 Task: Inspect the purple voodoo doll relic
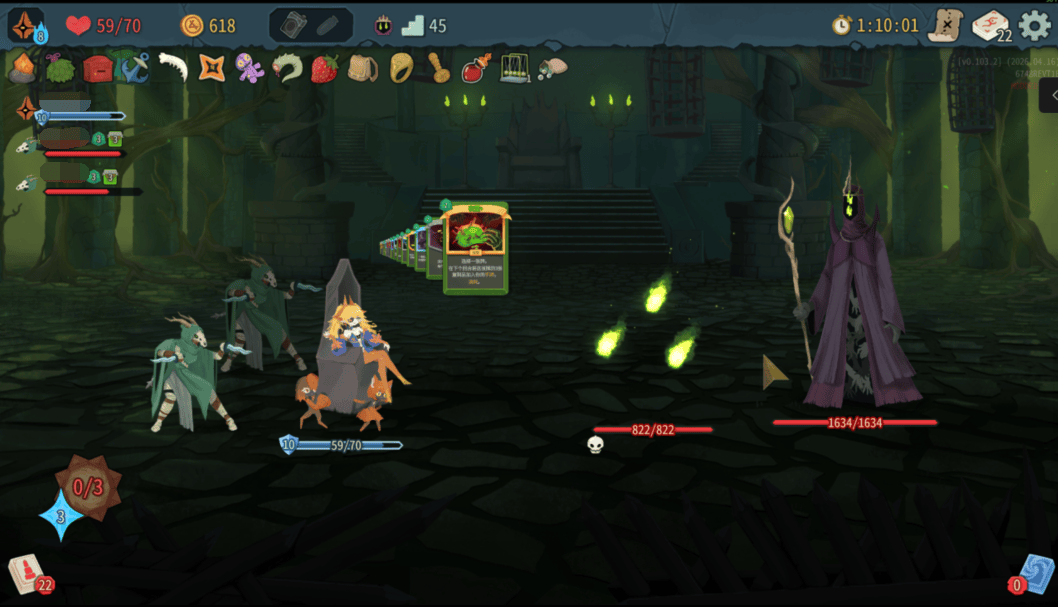pyautogui.click(x=249, y=68)
